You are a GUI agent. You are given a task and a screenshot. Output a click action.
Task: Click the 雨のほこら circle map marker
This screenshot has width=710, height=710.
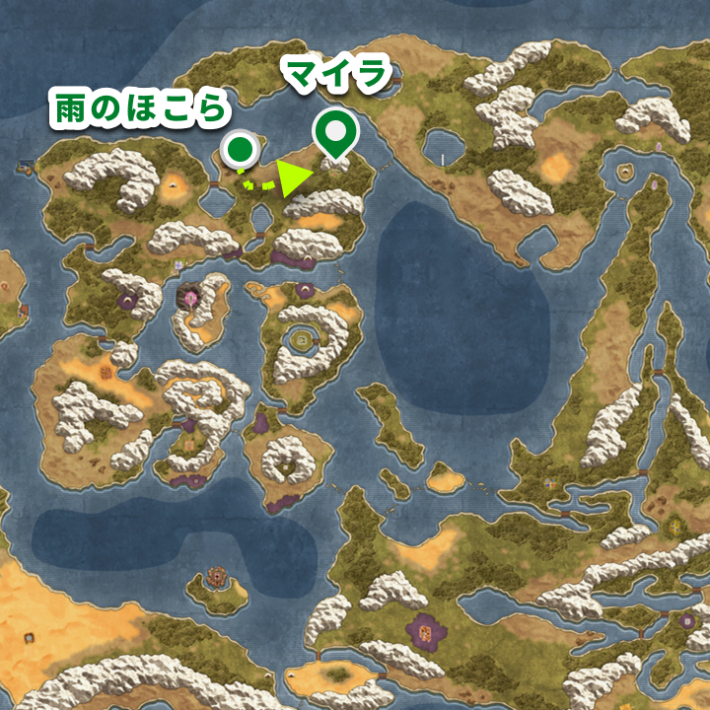[x=240, y=151]
